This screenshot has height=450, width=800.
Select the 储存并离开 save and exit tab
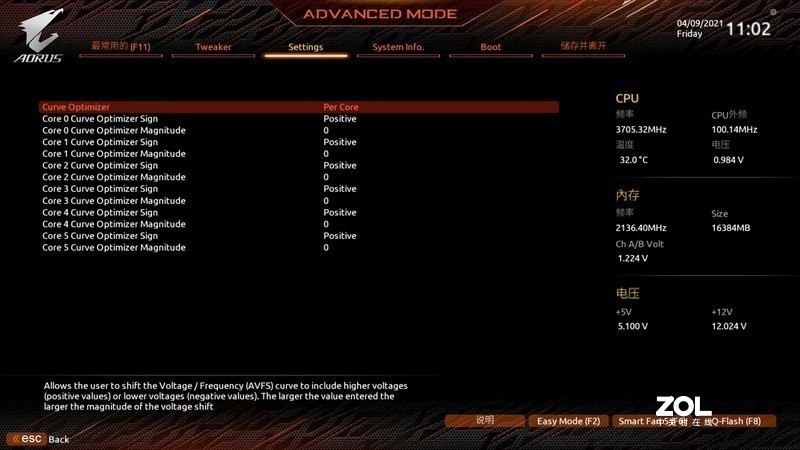point(583,47)
